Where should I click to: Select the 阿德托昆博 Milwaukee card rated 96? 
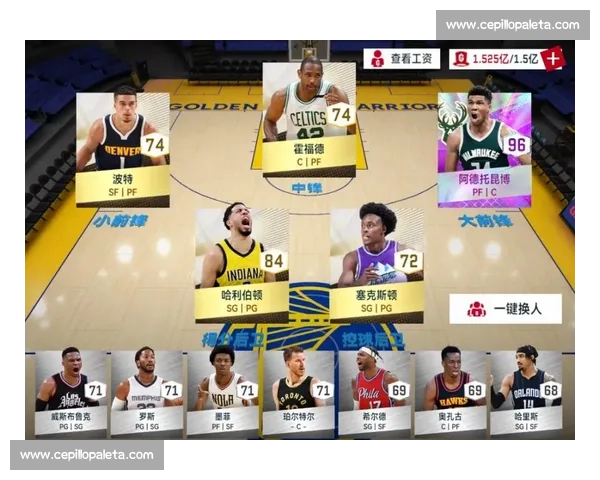pos(483,147)
